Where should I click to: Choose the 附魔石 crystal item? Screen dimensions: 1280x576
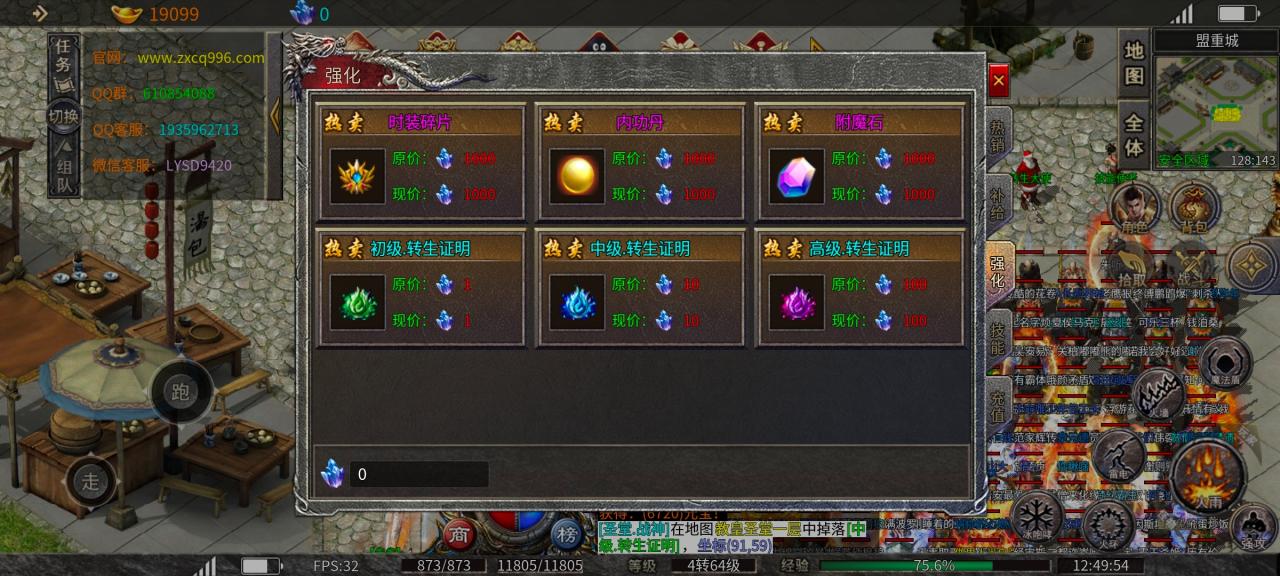pyautogui.click(x=797, y=177)
